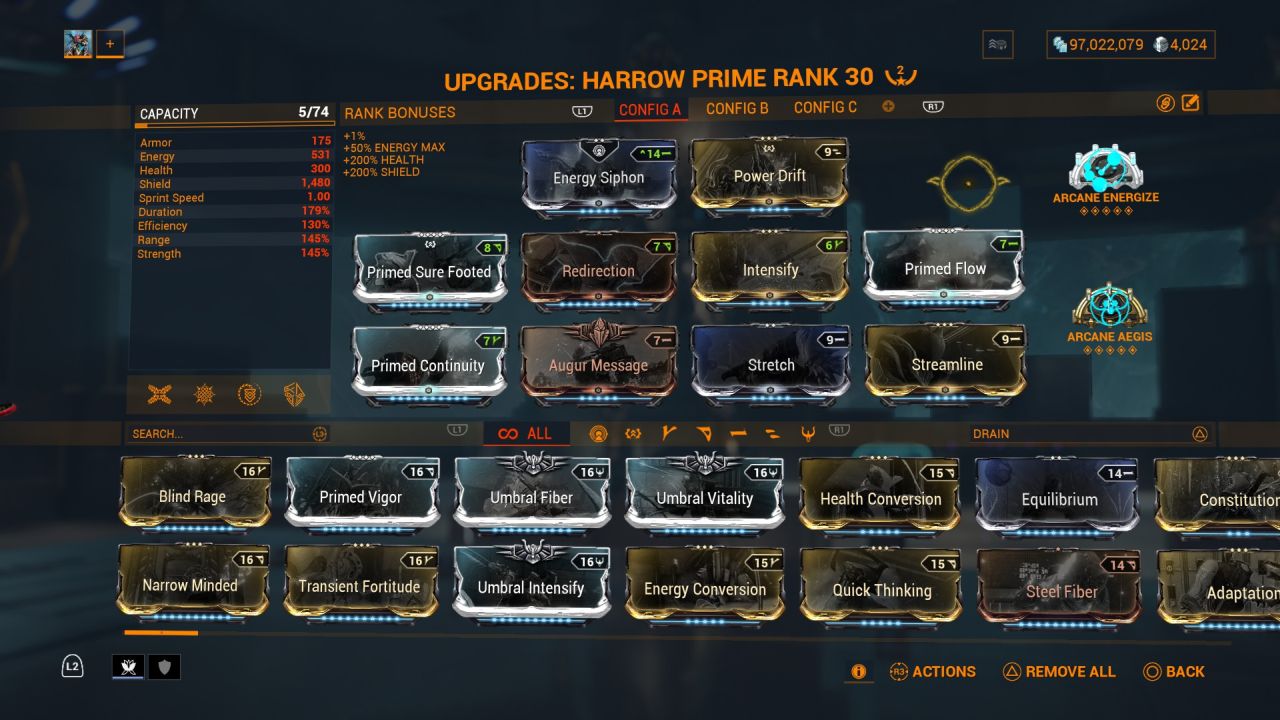Click the aura mod filter icon
Image resolution: width=1280 pixels, height=720 pixels.
tap(599, 433)
